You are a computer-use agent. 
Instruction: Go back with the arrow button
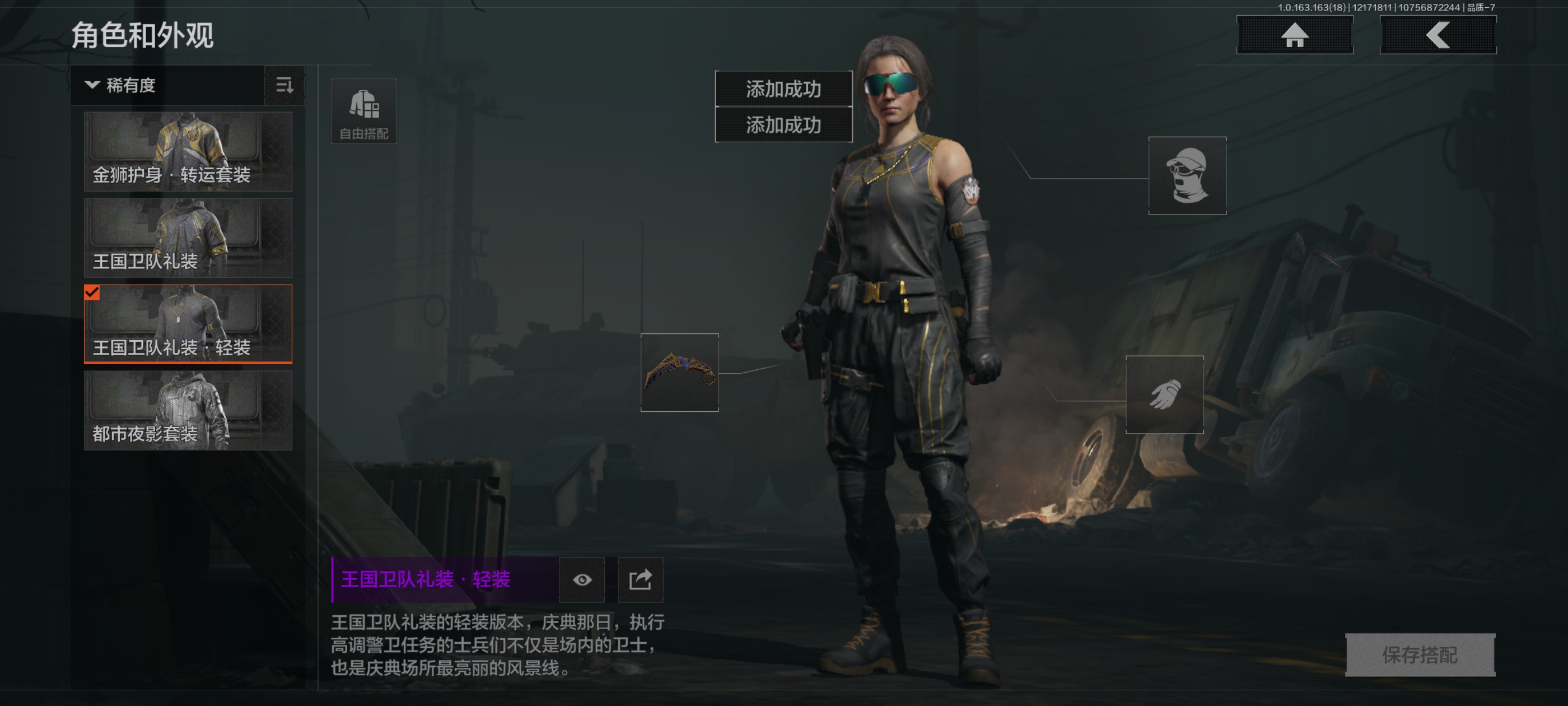[x=1437, y=35]
